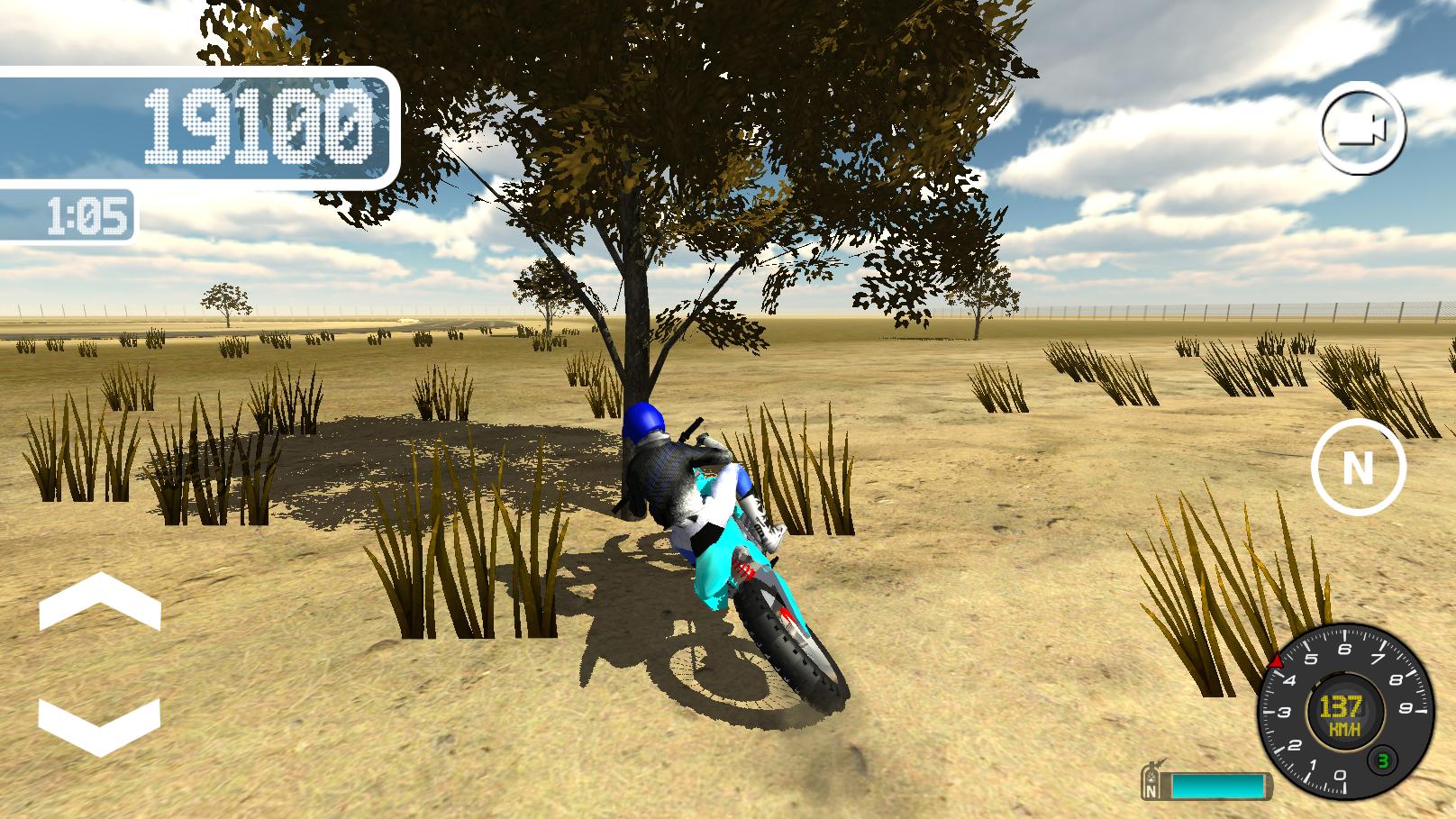This screenshot has height=819, width=1456.
Task: Select the 1:05 timer panel
Action: (86, 215)
